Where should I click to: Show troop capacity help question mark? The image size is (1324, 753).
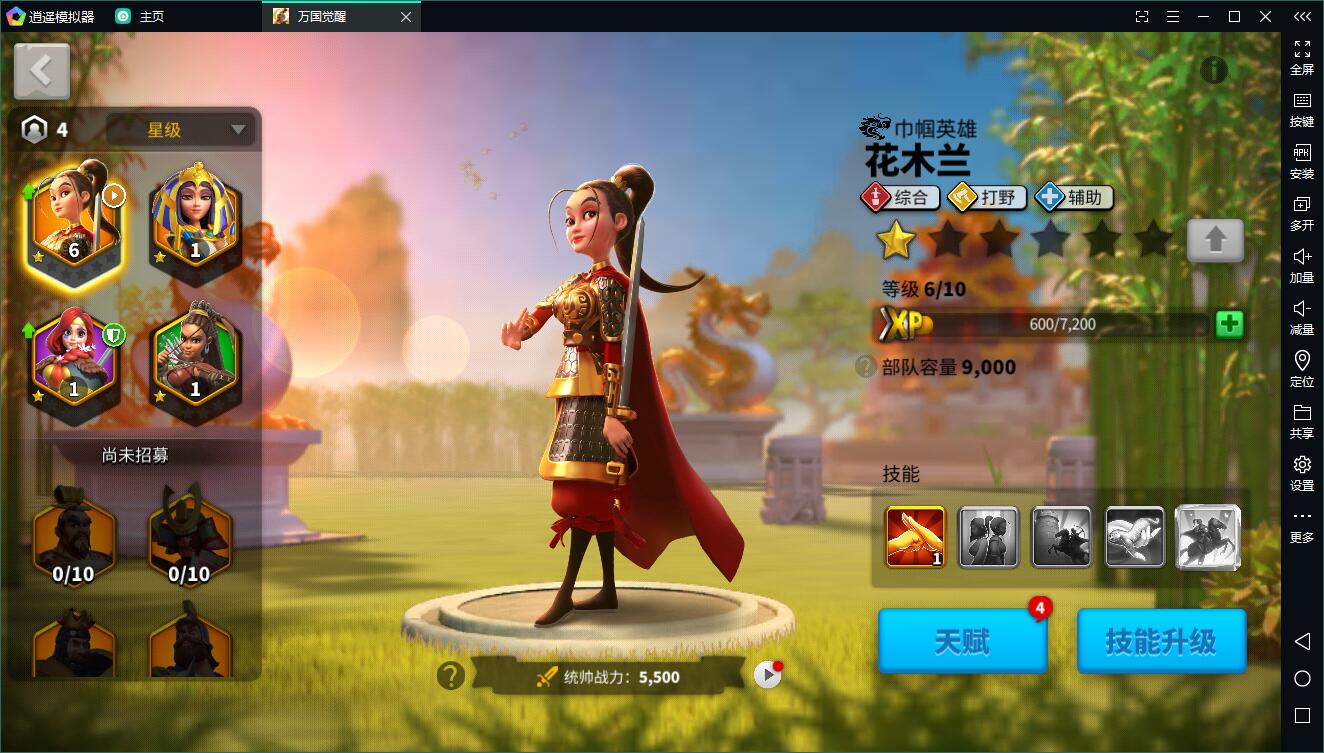click(866, 367)
